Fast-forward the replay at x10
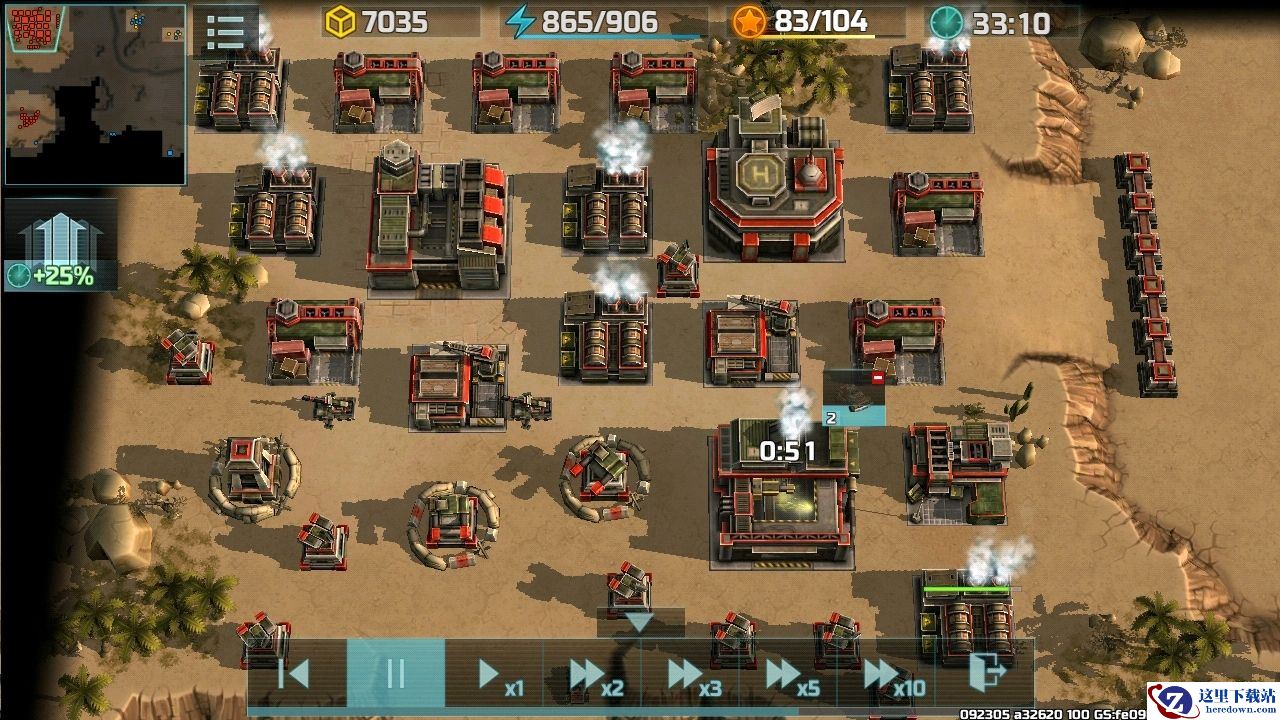 pyautogui.click(x=888, y=674)
